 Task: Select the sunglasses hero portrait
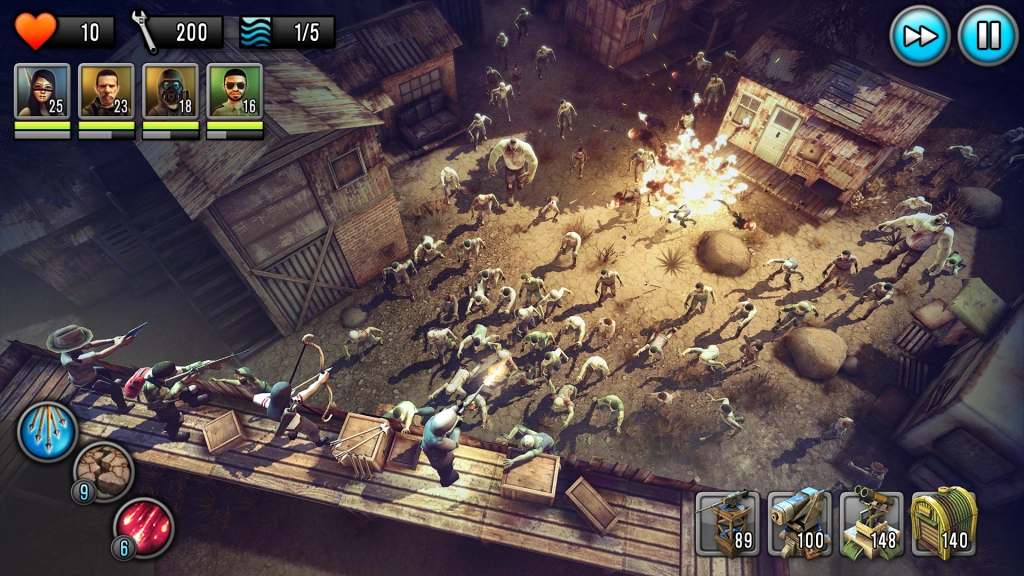click(235, 91)
